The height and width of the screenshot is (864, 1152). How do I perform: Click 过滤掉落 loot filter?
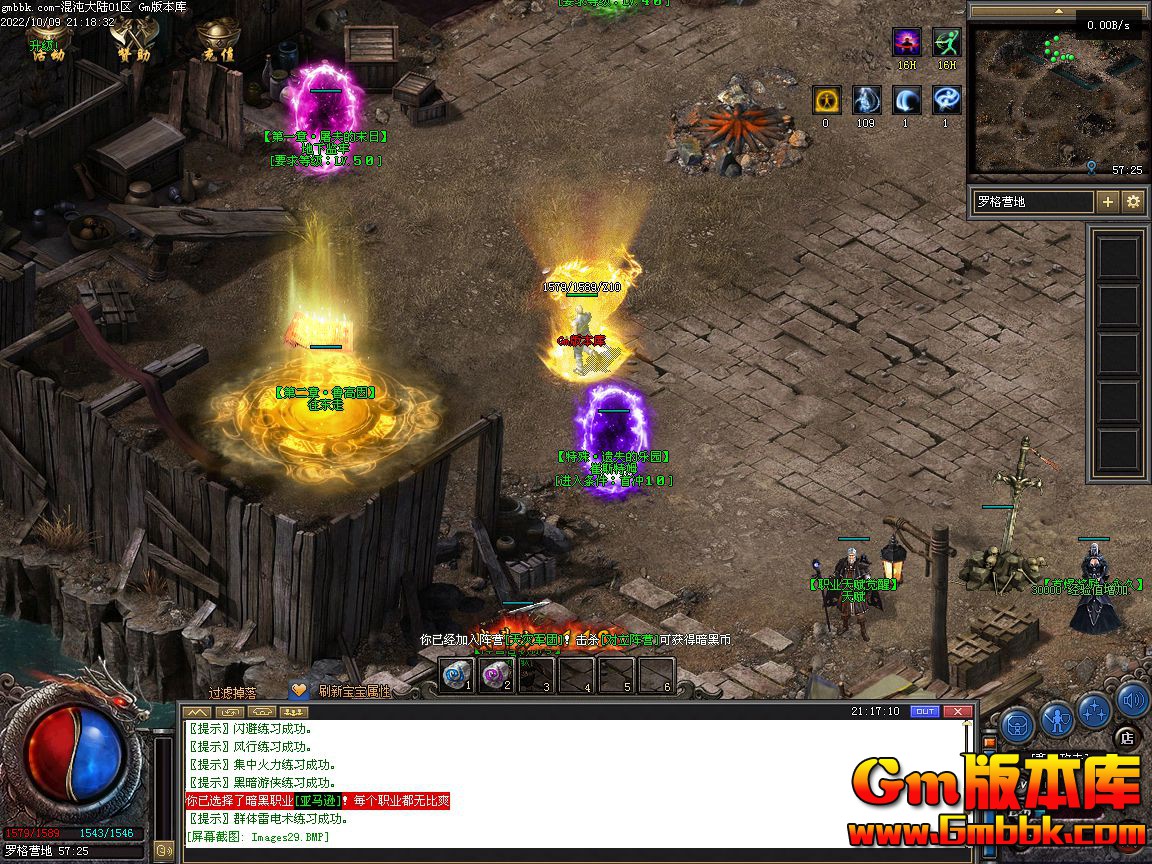click(232, 691)
